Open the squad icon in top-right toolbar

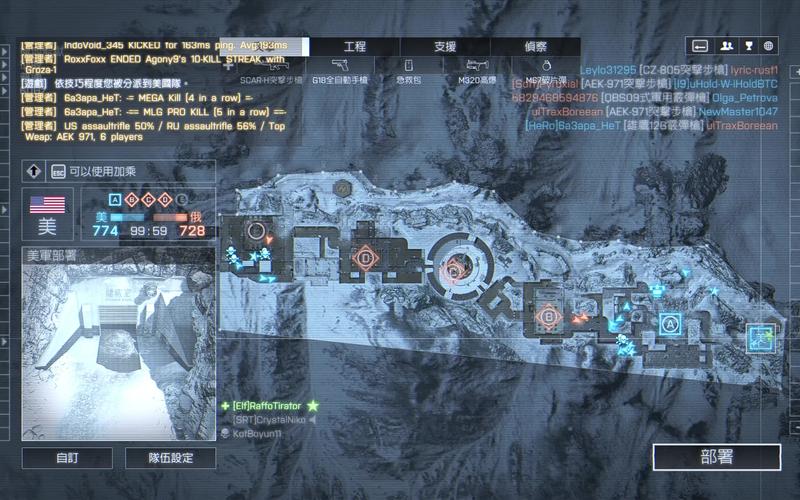click(724, 45)
